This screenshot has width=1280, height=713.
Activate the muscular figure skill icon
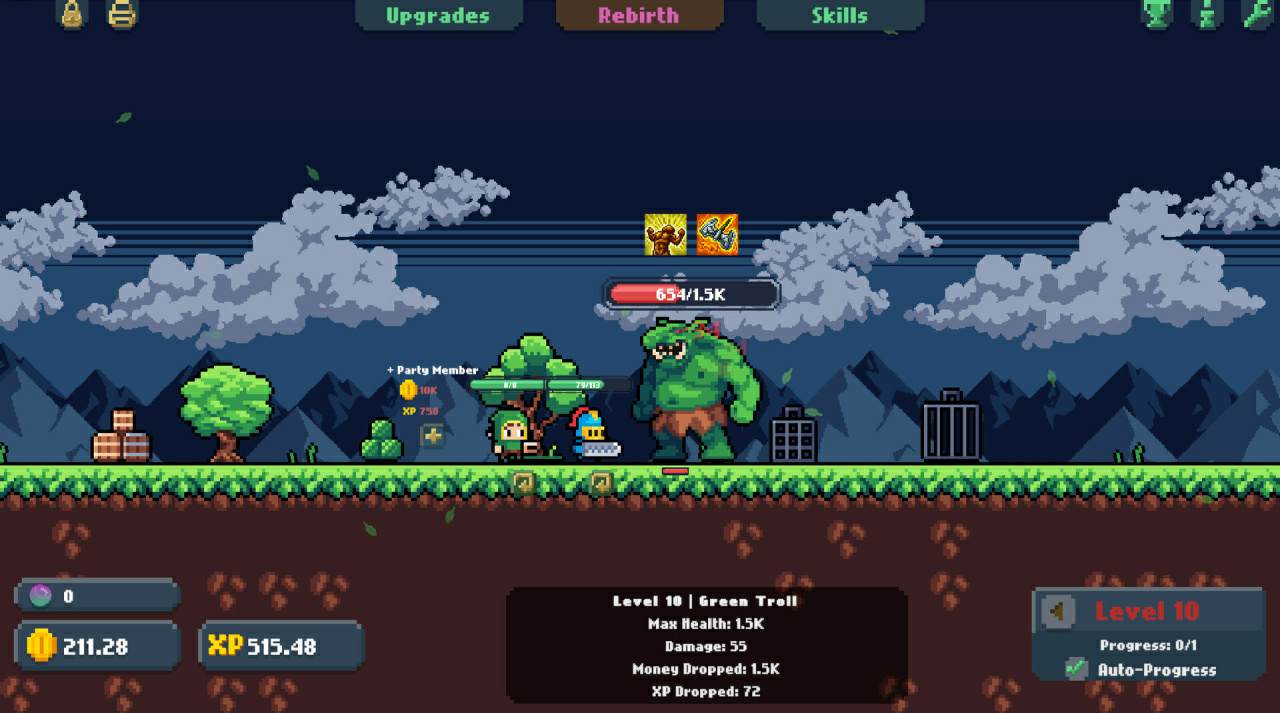pos(665,235)
